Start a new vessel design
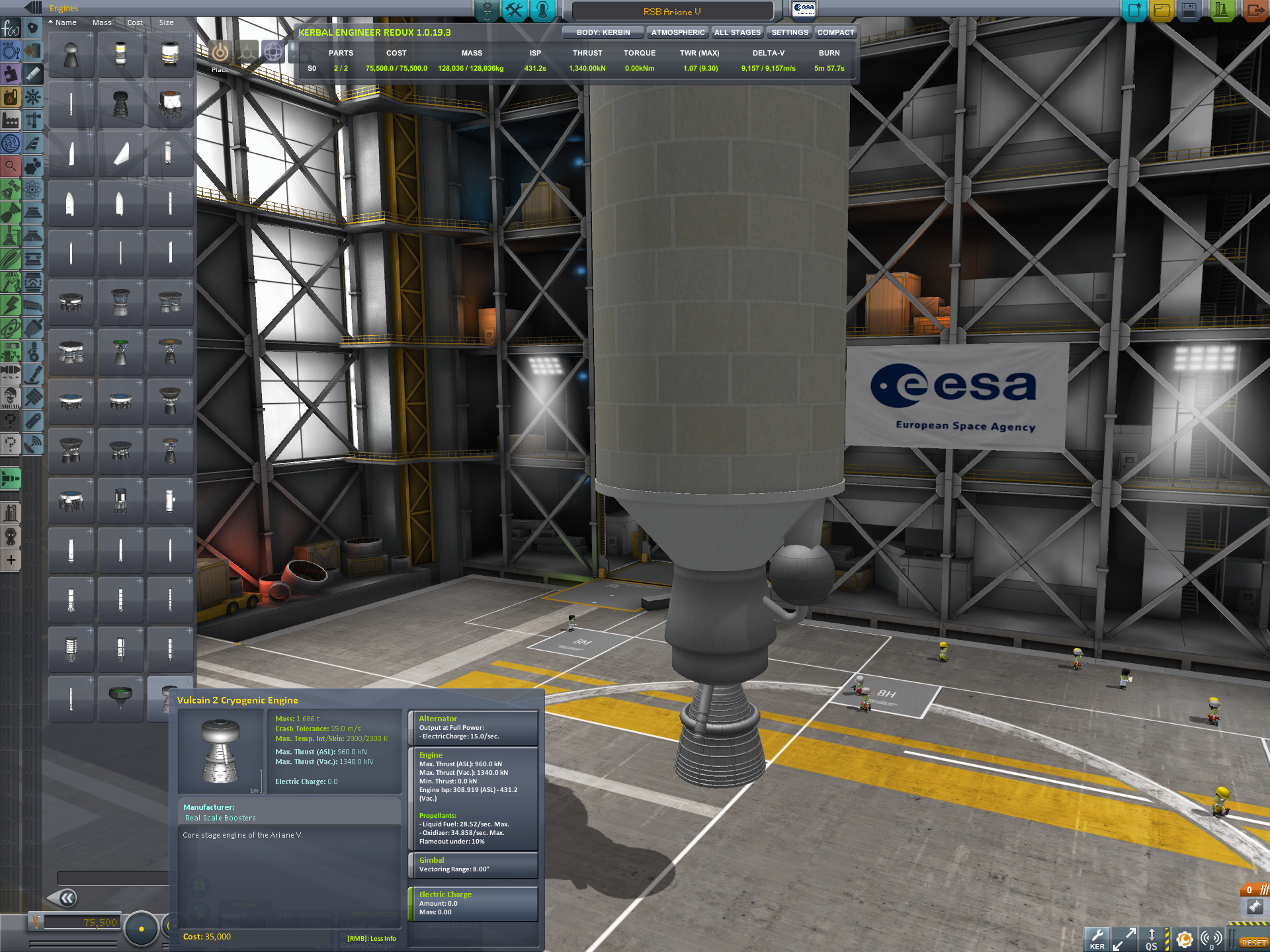The height and width of the screenshot is (952, 1270). (1134, 11)
